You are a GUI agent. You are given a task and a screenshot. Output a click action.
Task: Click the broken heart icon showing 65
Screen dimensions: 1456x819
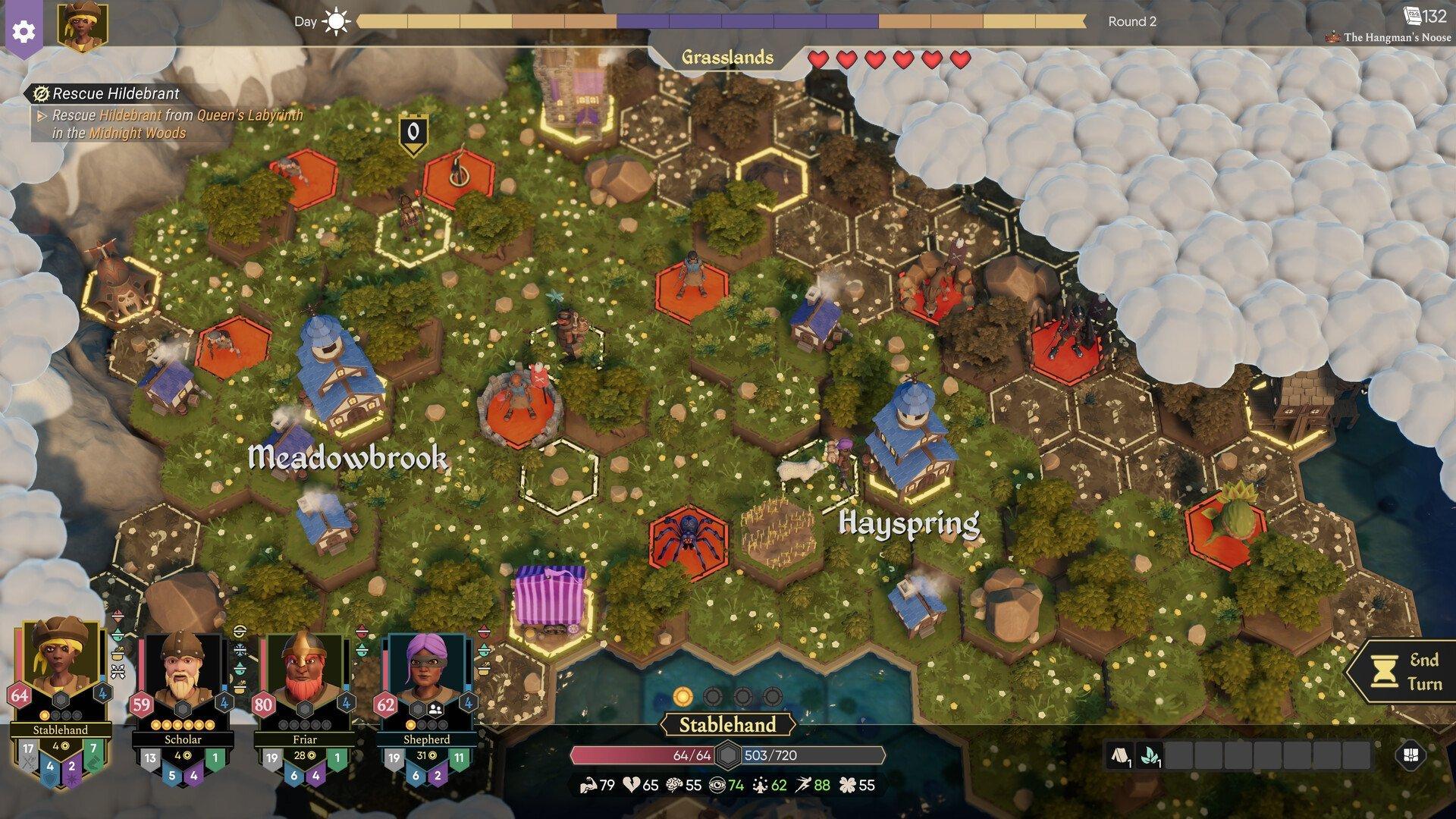click(x=632, y=786)
